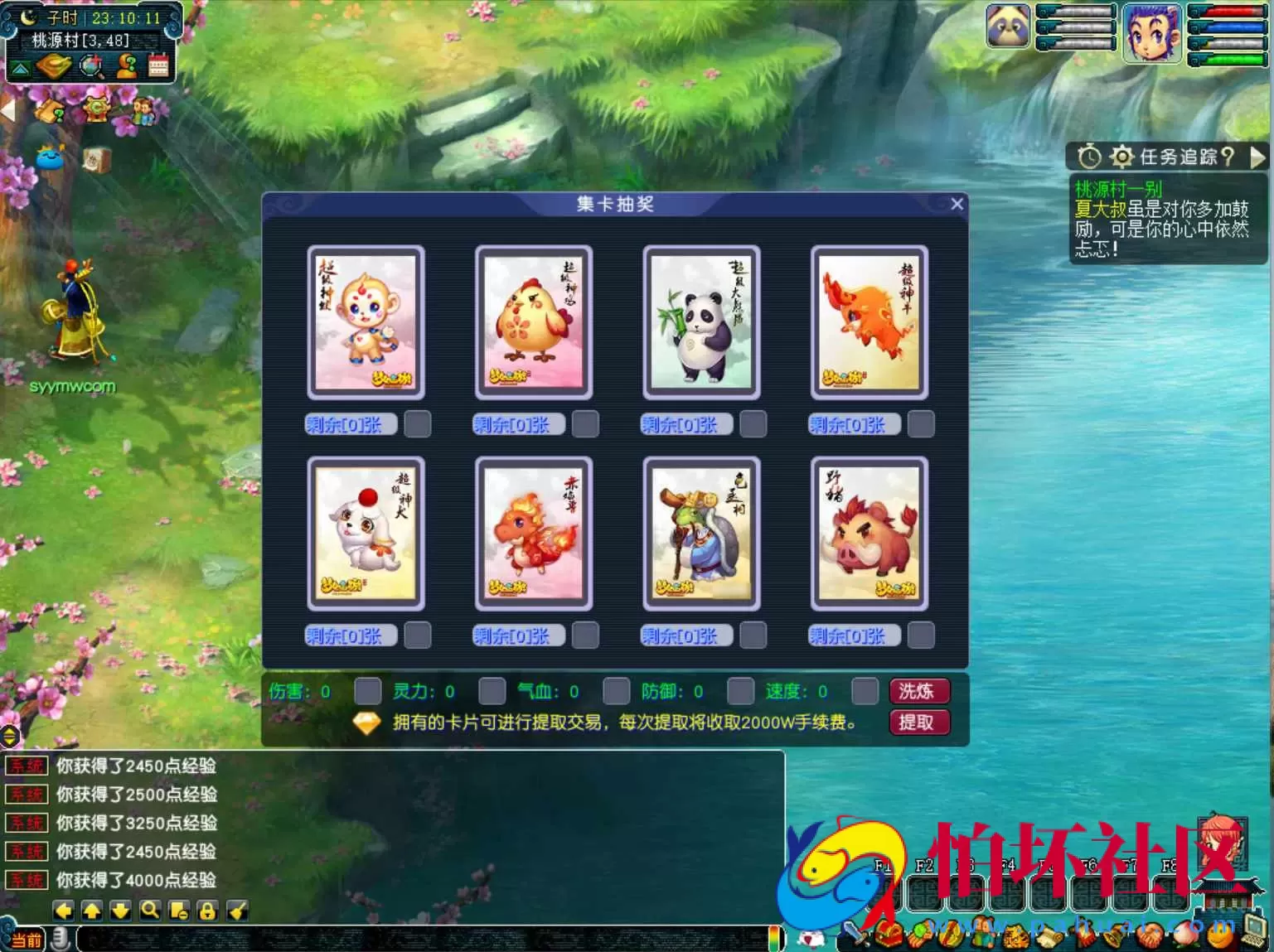
Task: Open the calendar icon in top-left panel
Action: click(x=159, y=66)
